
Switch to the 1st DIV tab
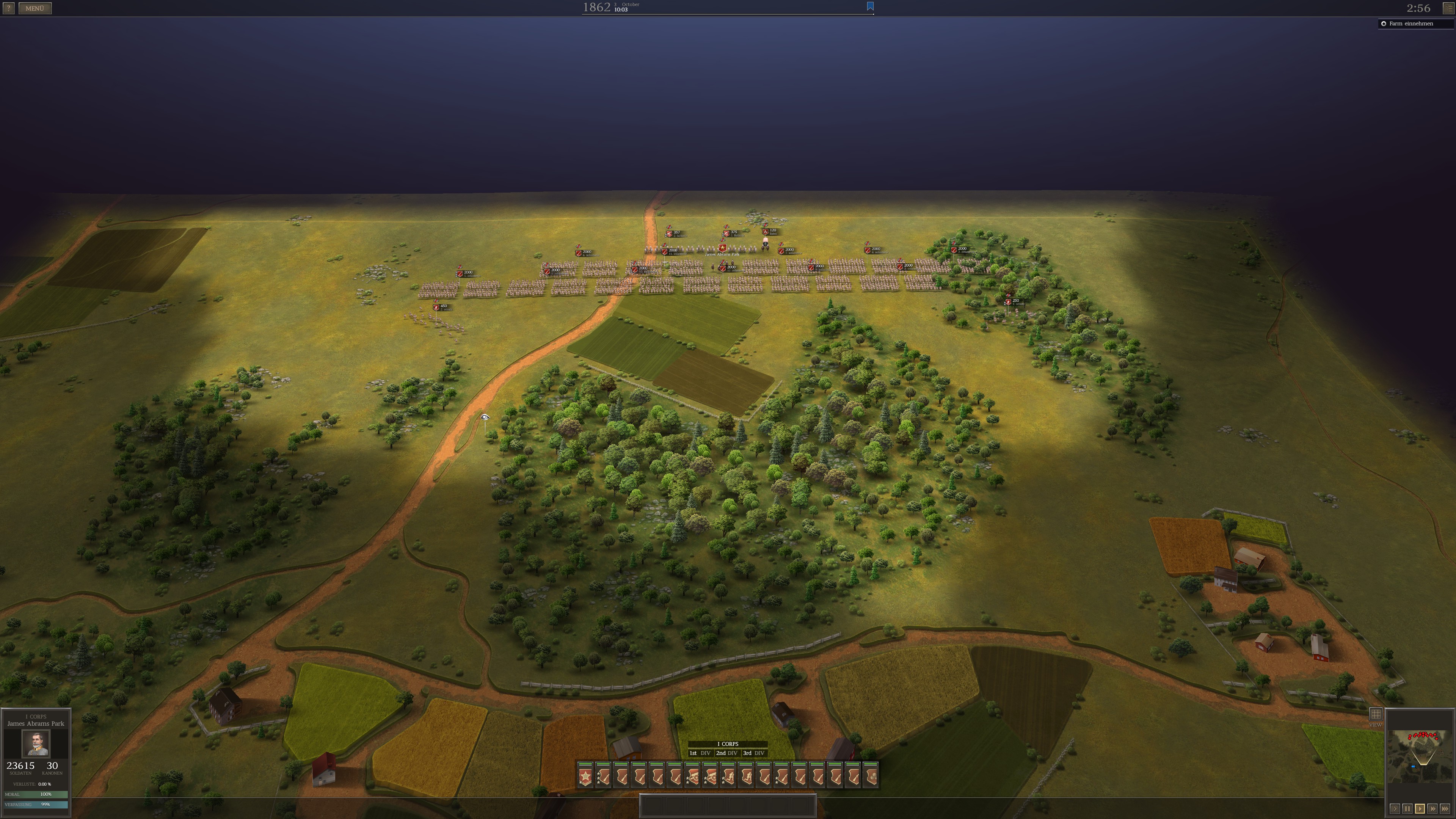[701, 753]
